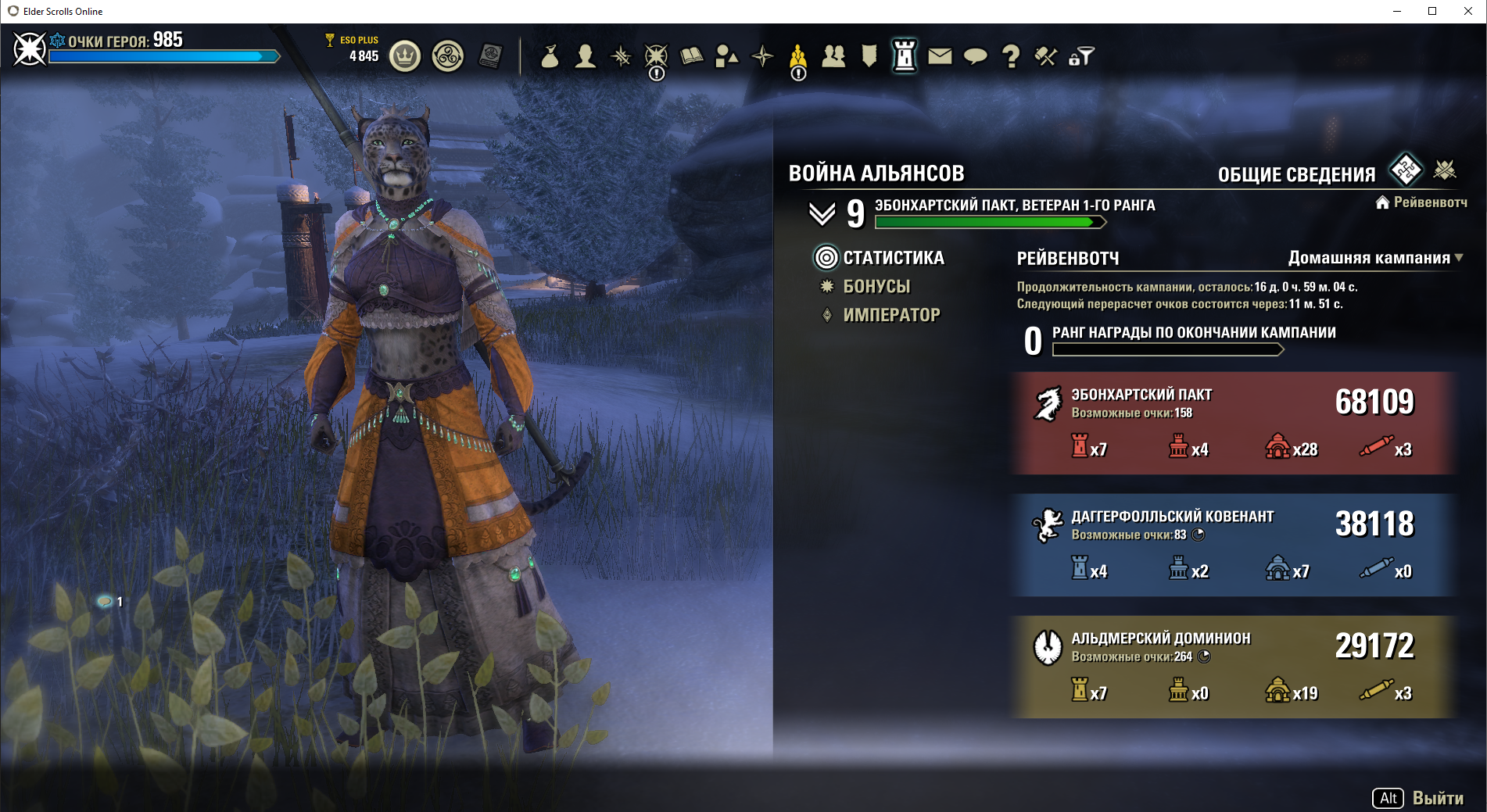Open the chat speech bubble icon
The height and width of the screenshot is (812, 1487).
click(975, 56)
